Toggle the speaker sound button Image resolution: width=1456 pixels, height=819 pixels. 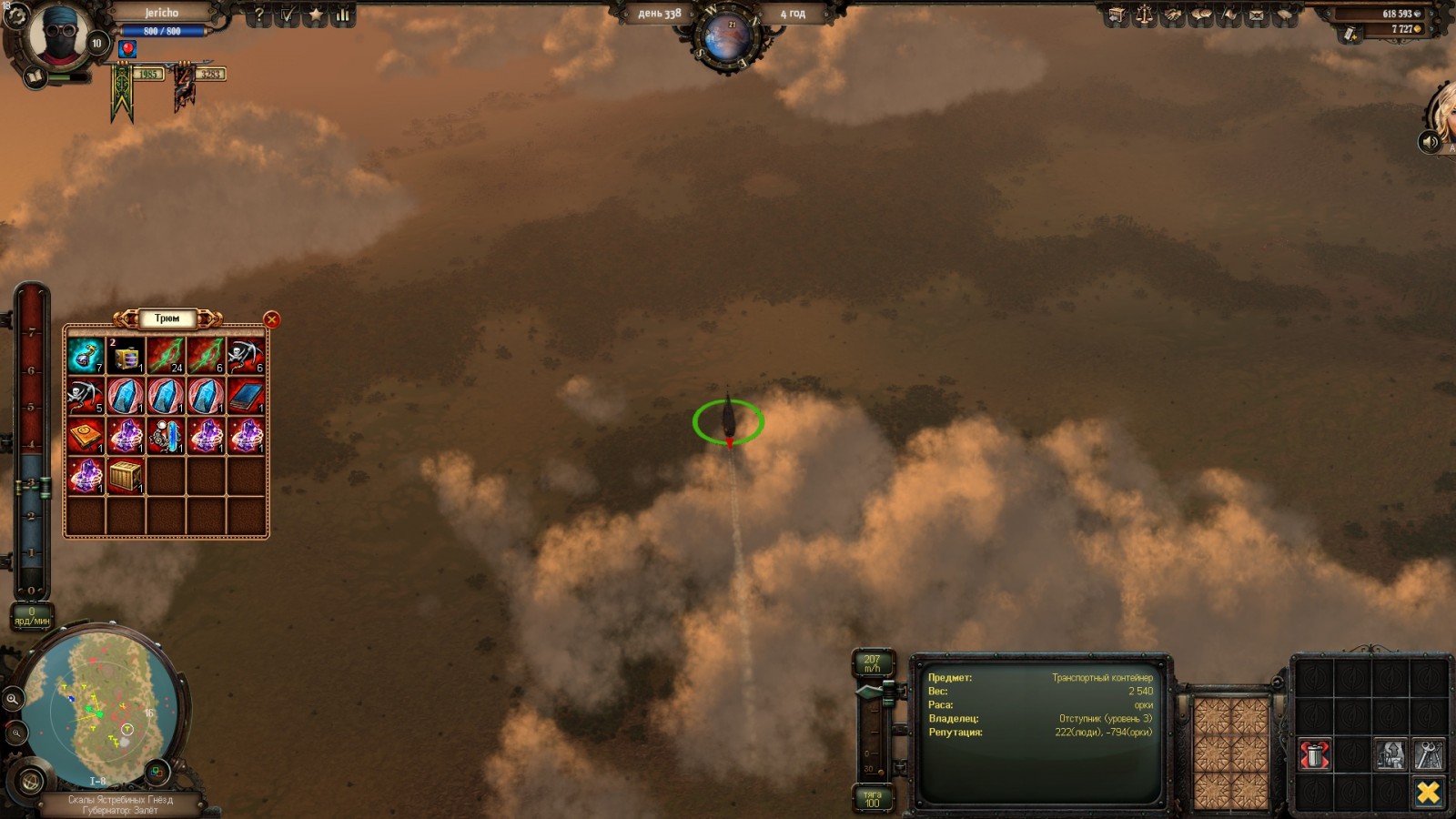[1429, 142]
